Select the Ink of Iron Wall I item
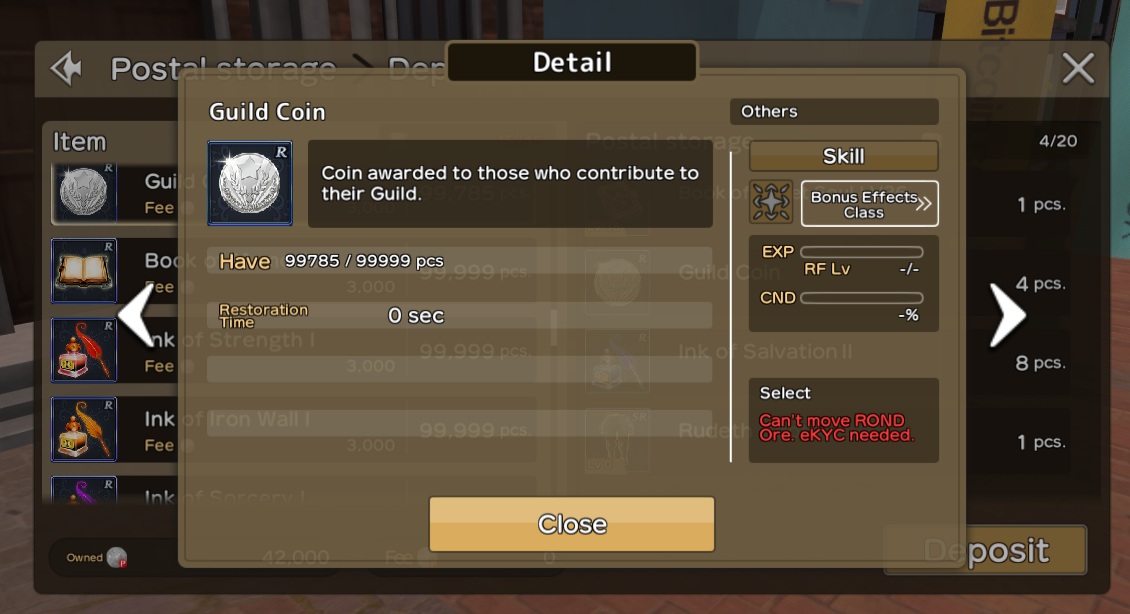This screenshot has height=614, width=1130. (85, 429)
